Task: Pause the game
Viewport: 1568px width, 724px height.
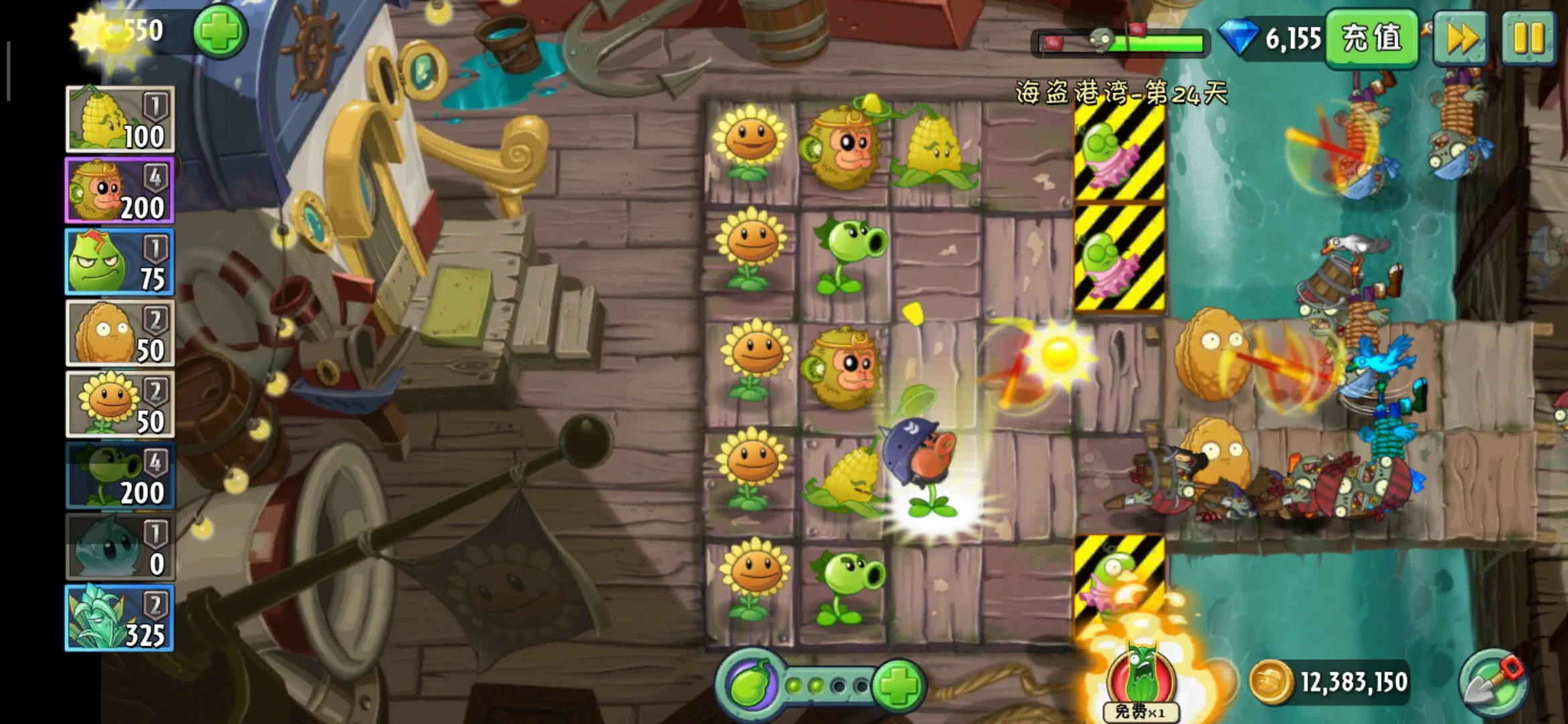Action: [x=1528, y=38]
